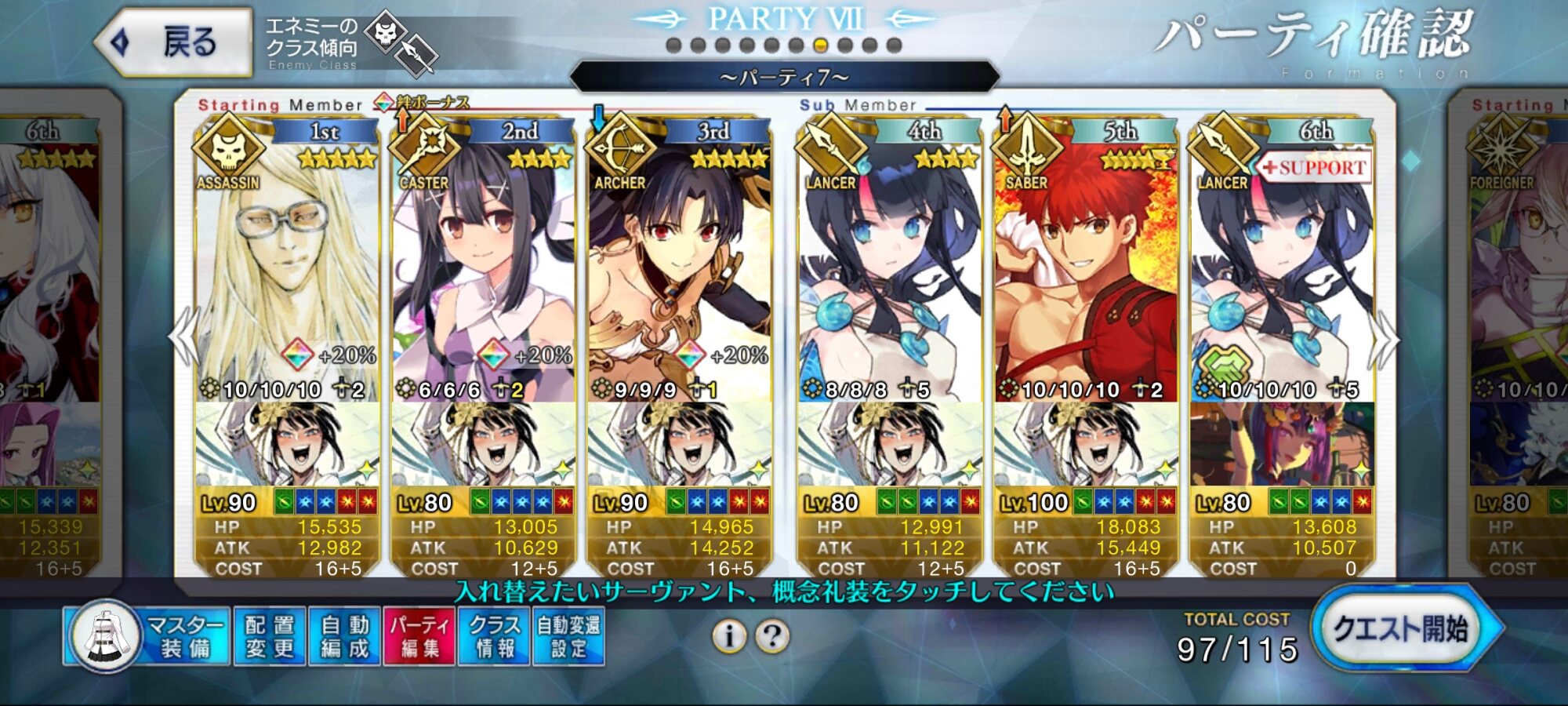Go back with the 戻る button
1568x706 pixels.
174,42
